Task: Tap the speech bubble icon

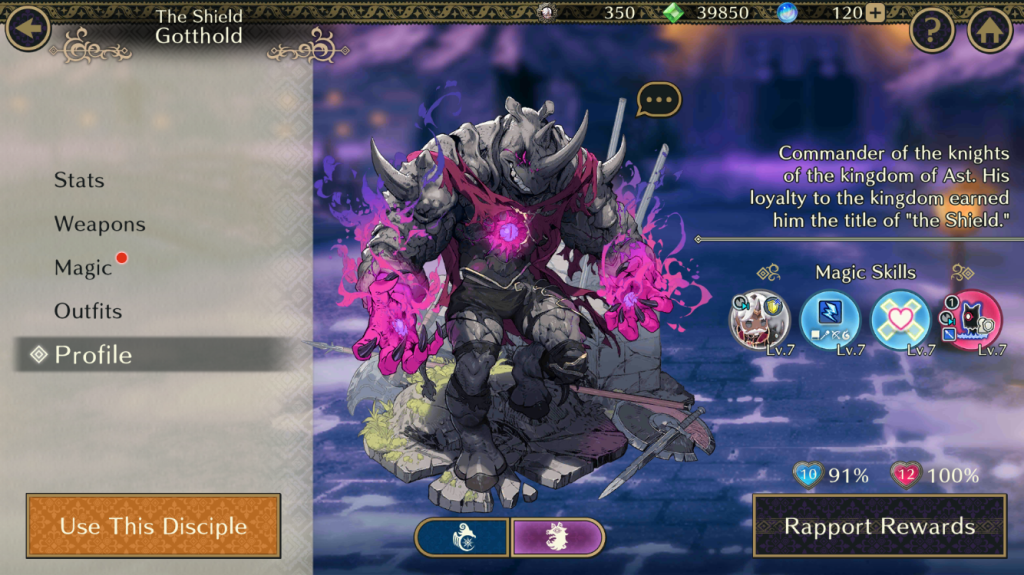Action: (658, 99)
